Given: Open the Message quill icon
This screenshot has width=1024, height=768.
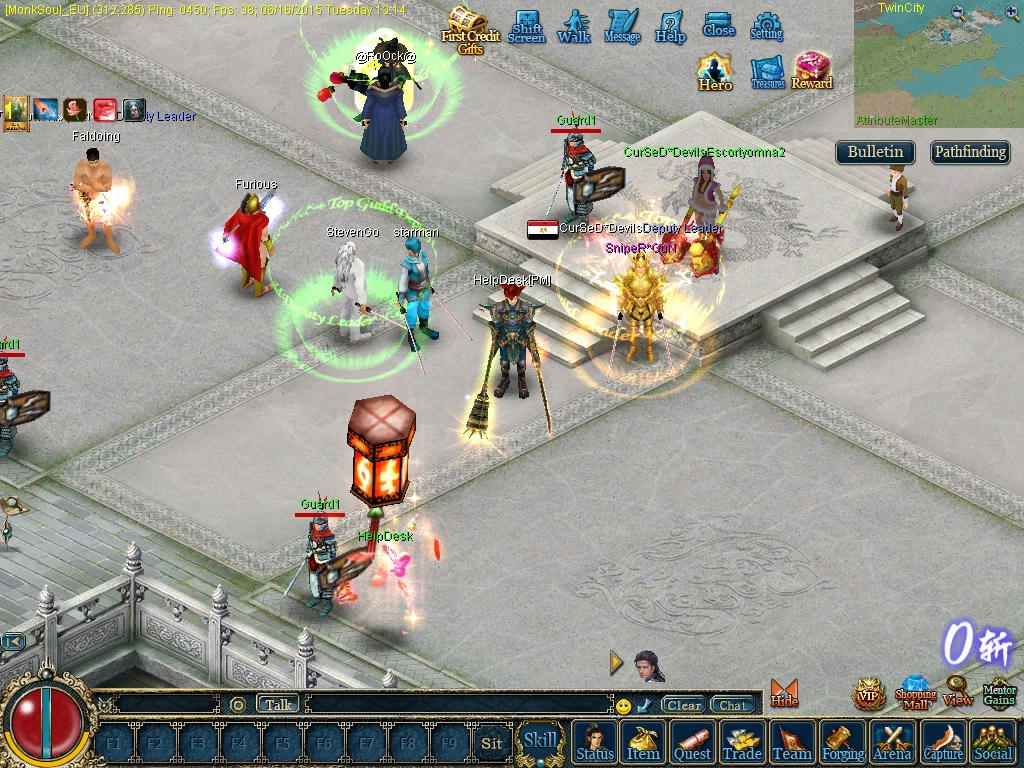Looking at the screenshot, I should (622, 26).
